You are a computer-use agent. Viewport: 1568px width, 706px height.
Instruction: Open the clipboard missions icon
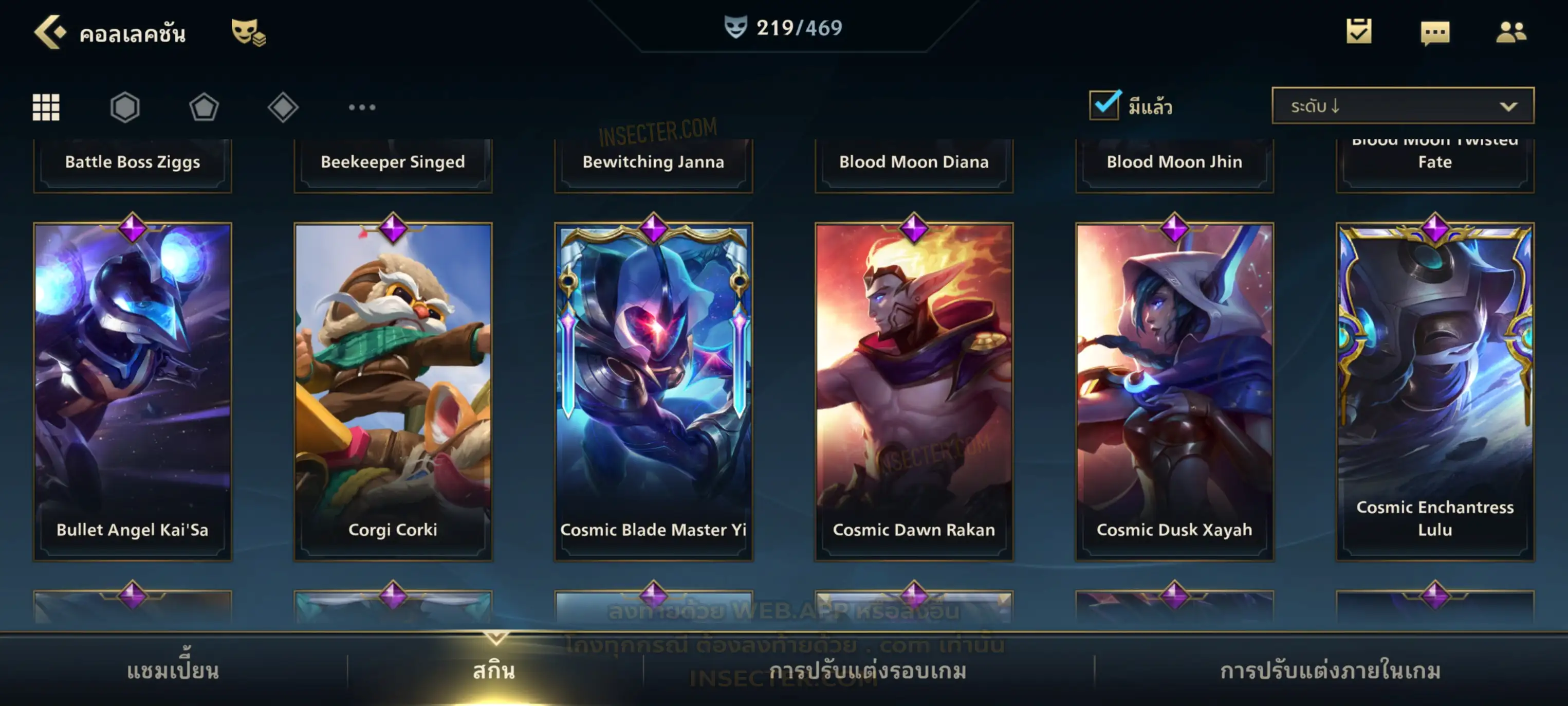tap(1359, 31)
